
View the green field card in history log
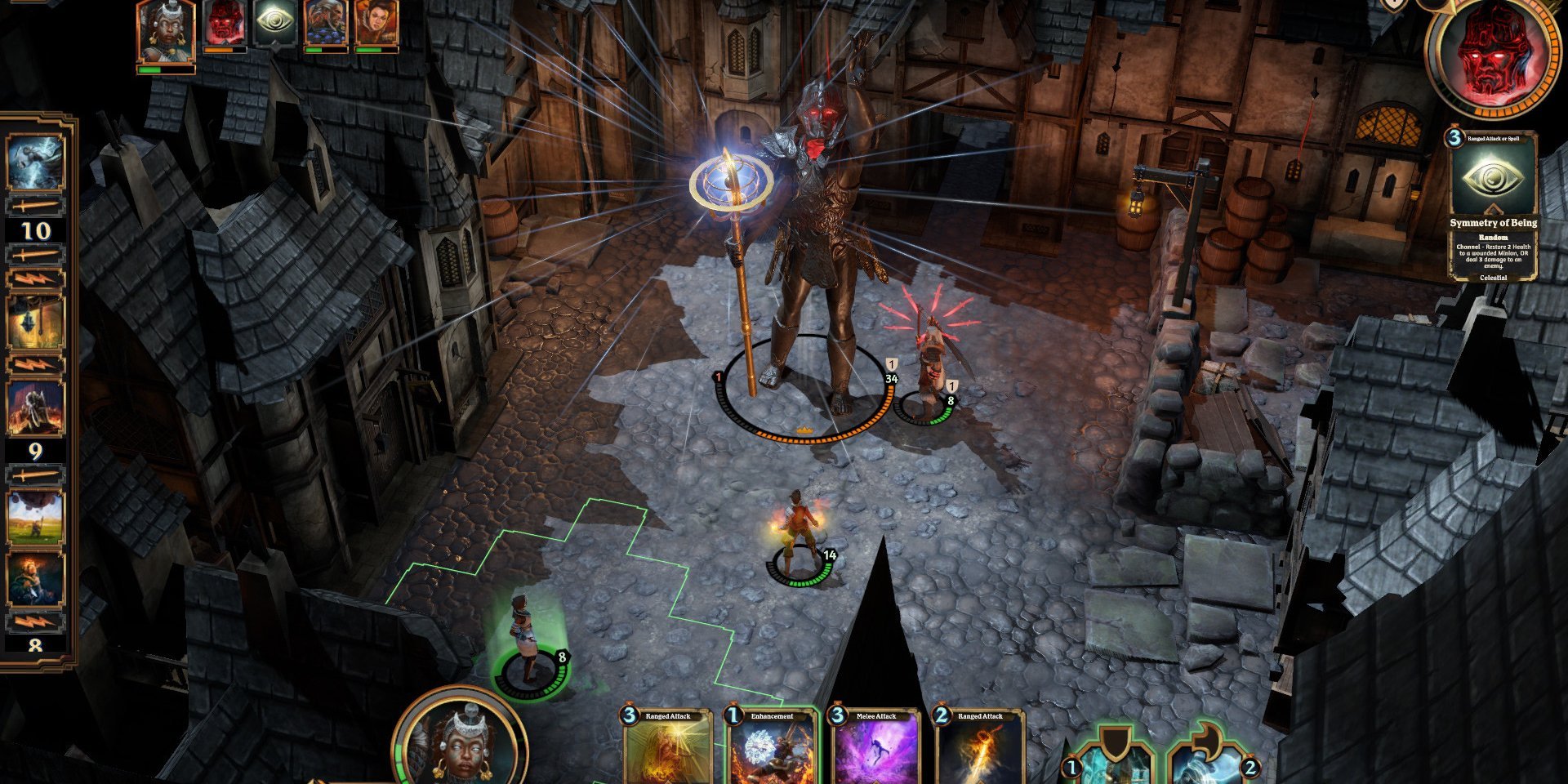[35, 519]
